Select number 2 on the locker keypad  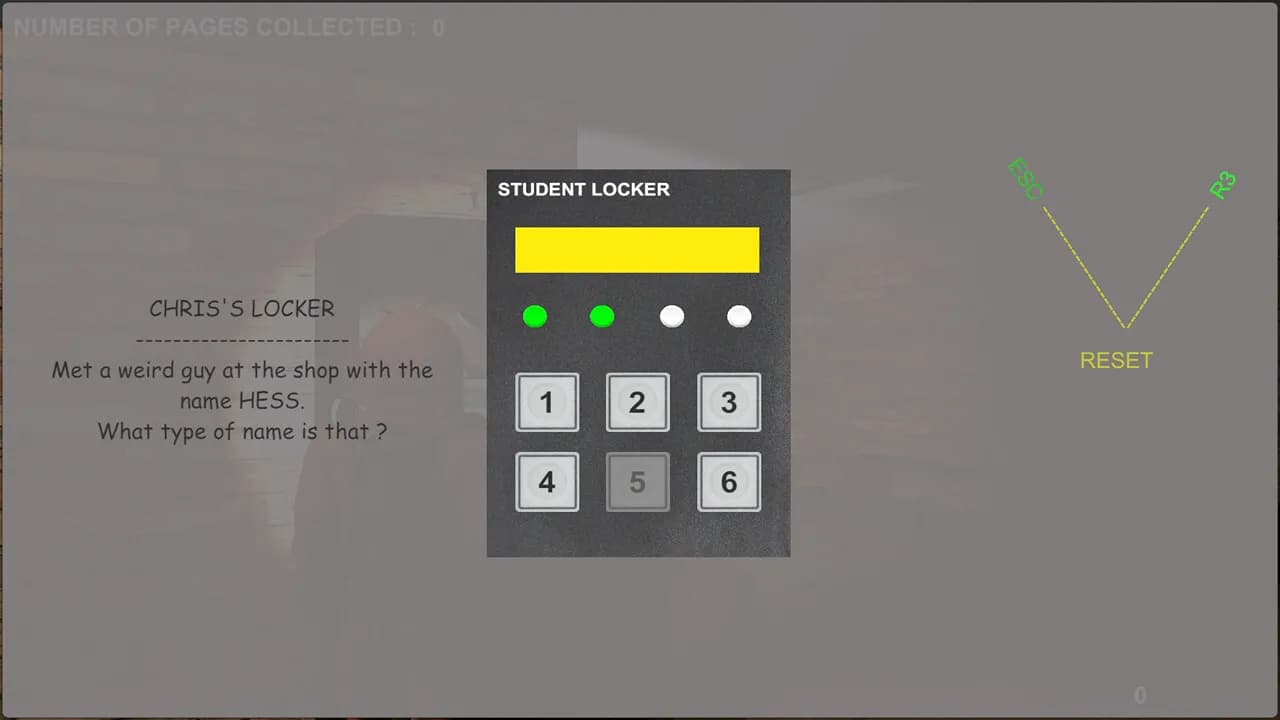point(638,402)
